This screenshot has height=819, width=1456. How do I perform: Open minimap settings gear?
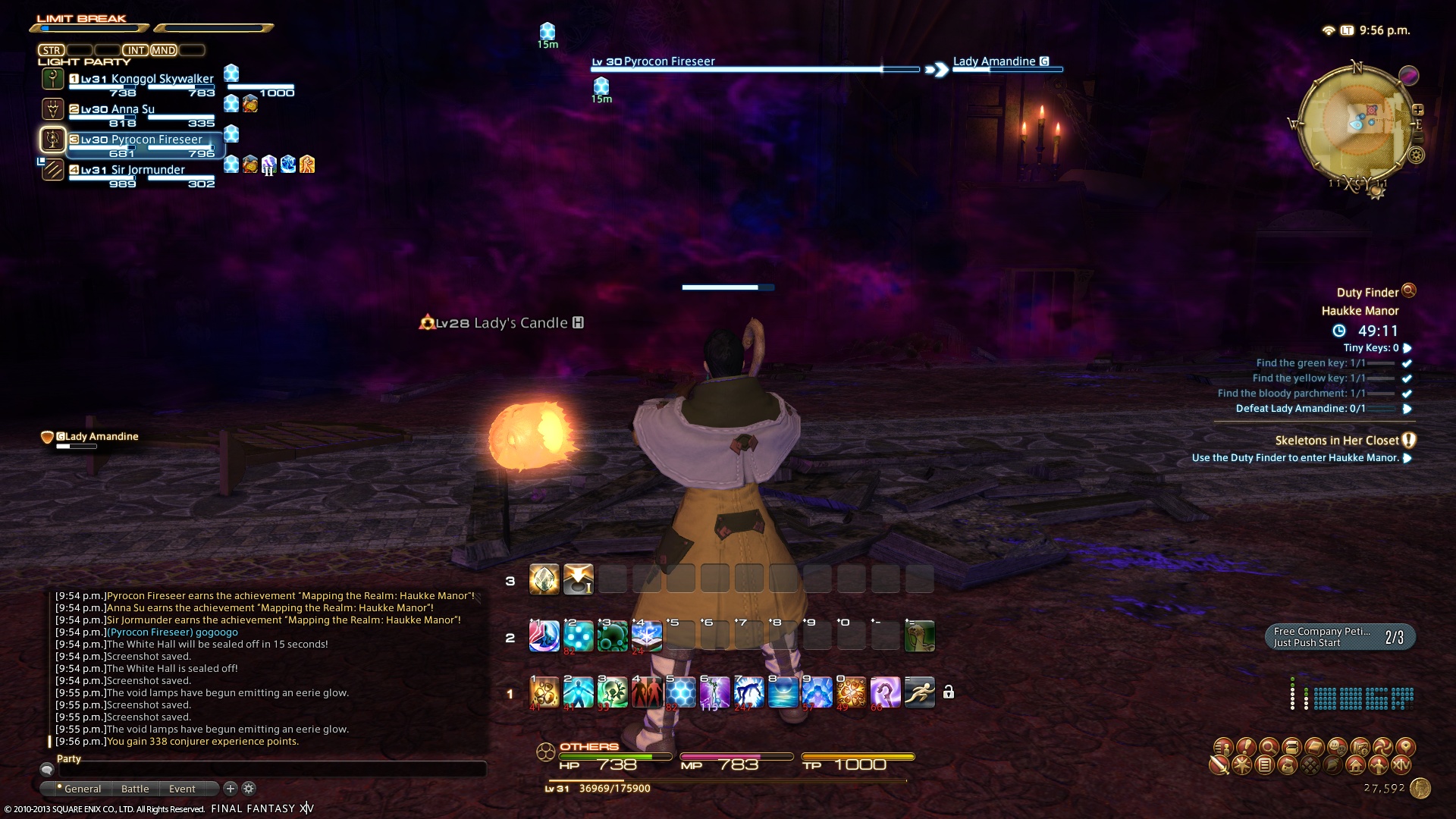click(1416, 155)
